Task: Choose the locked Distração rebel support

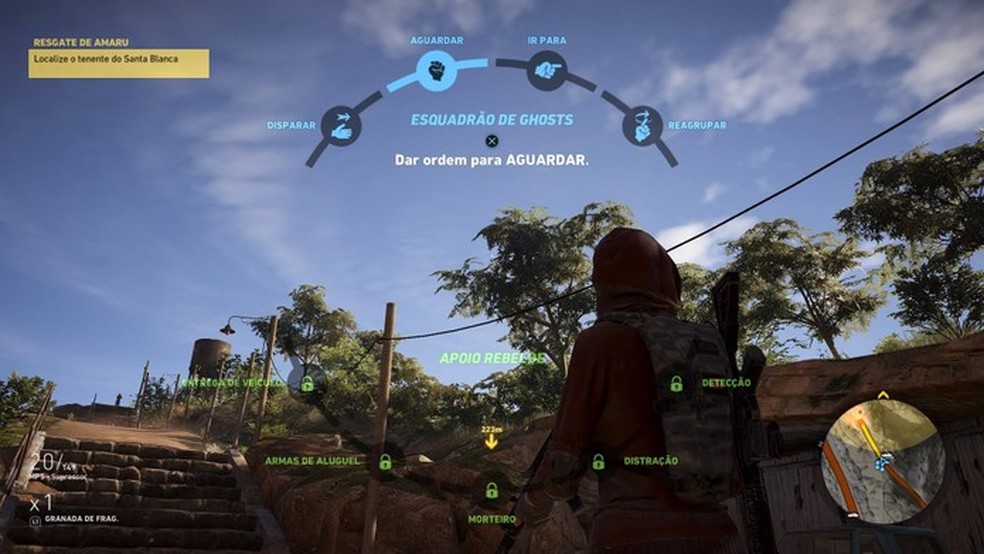Action: 598,461
